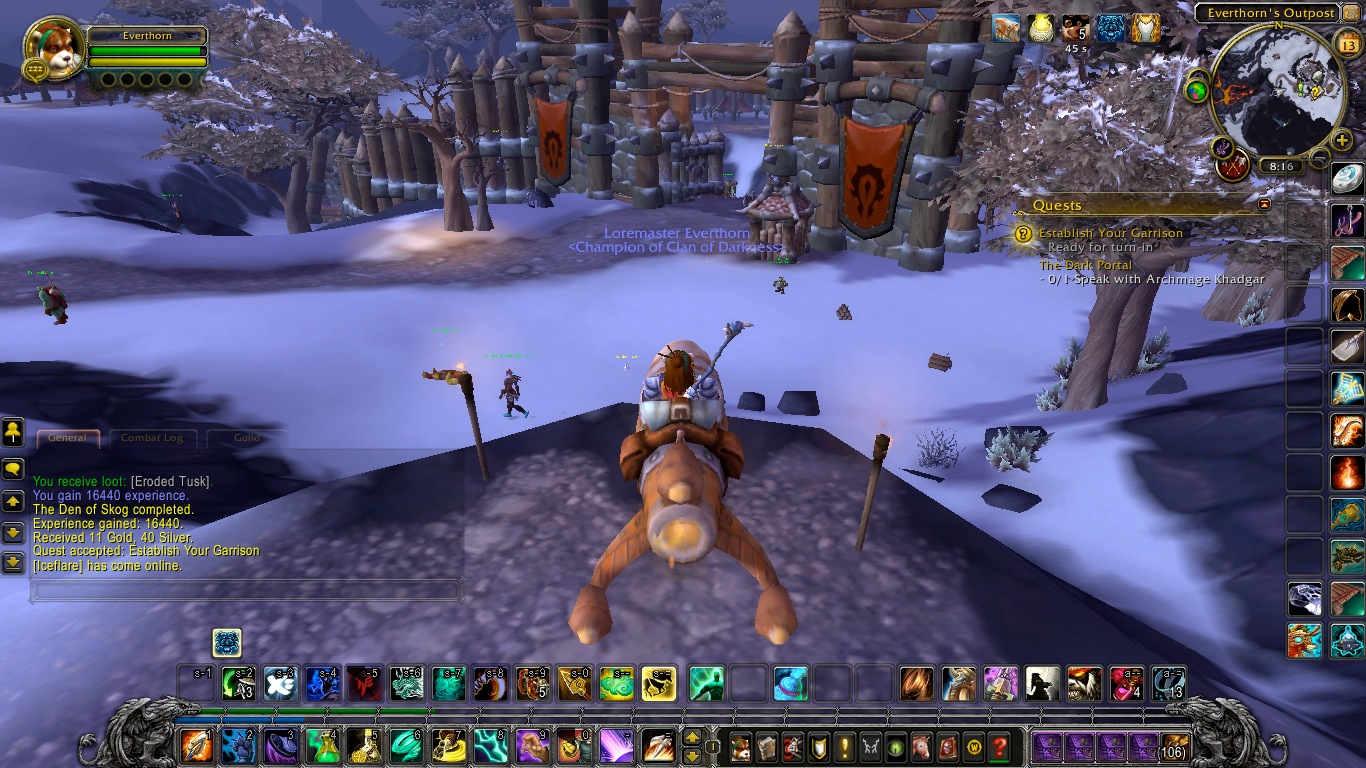This screenshot has height=768, width=1366.
Task: Click the Establish Your Garrison quest tracker entry
Action: (x=1110, y=233)
